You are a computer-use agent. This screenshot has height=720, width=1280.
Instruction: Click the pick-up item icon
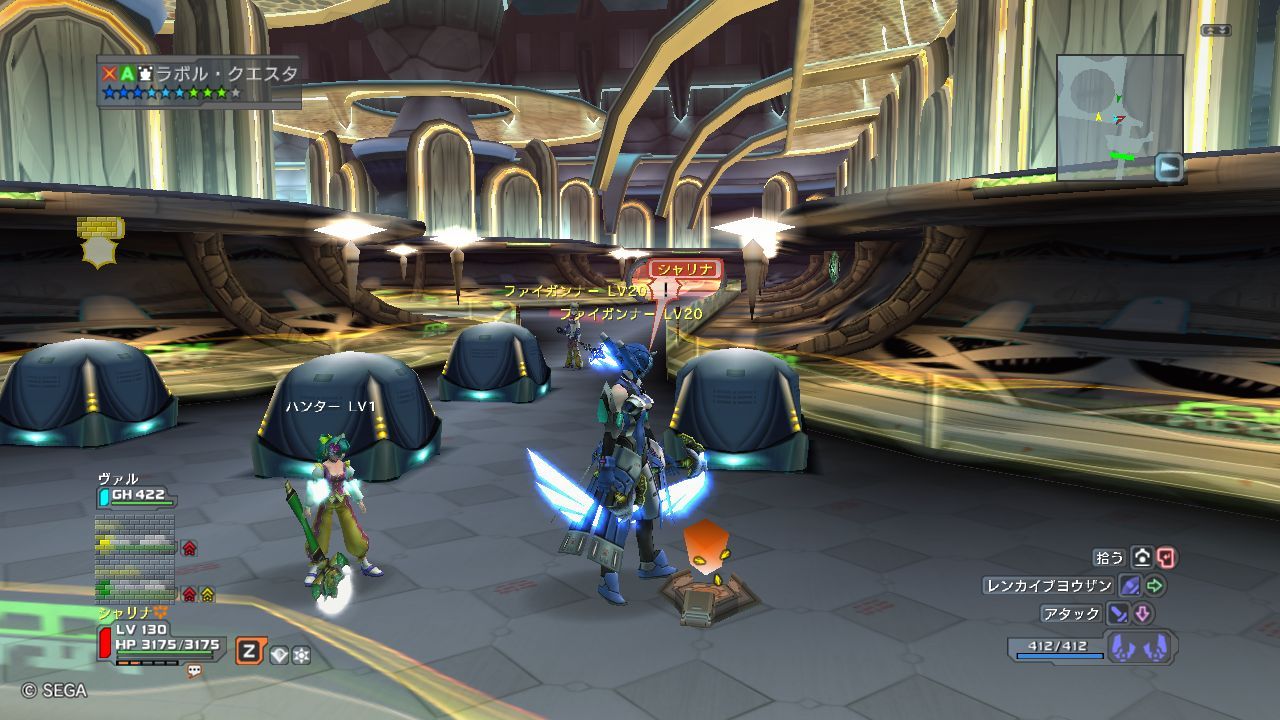pos(1141,558)
